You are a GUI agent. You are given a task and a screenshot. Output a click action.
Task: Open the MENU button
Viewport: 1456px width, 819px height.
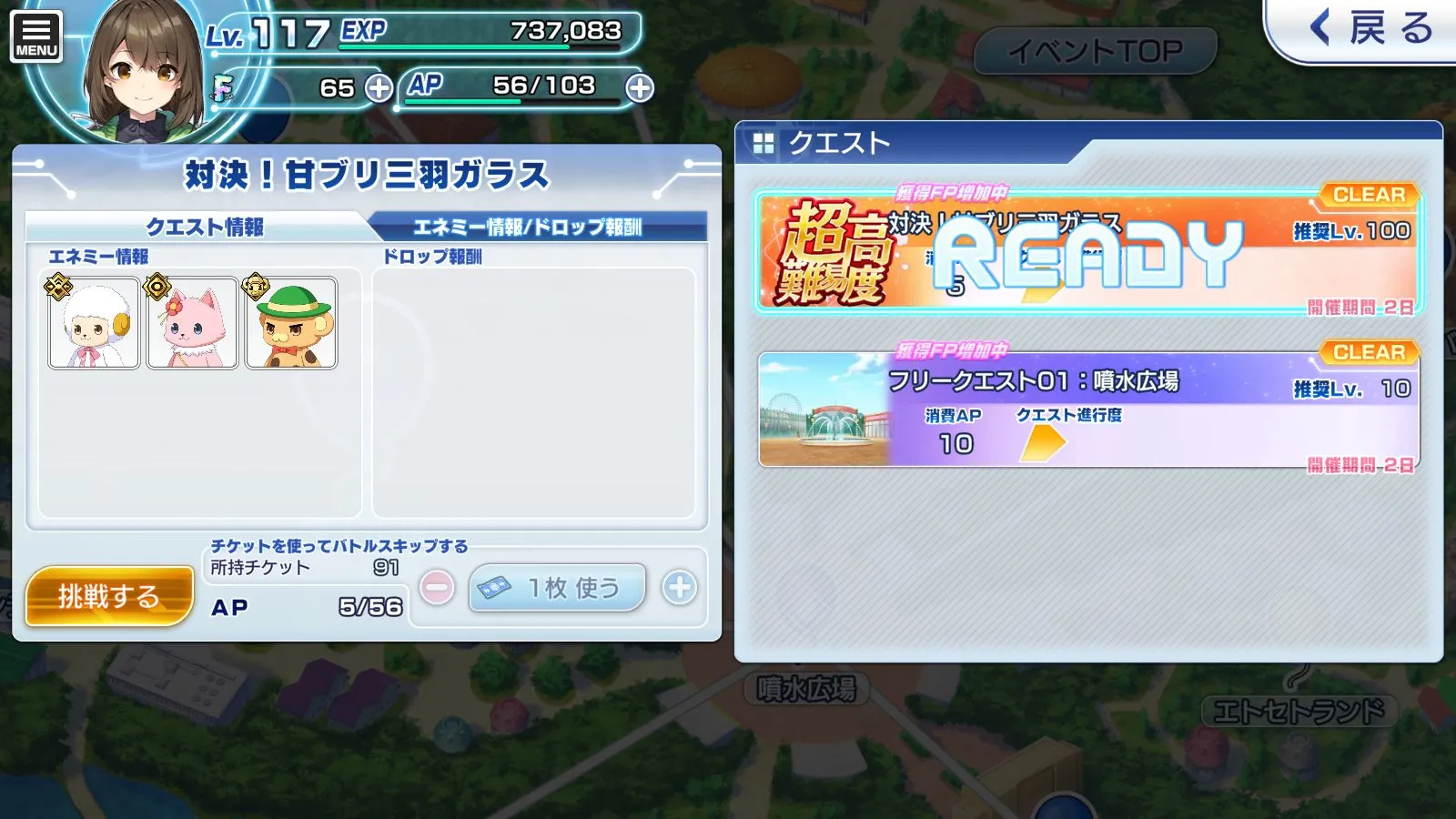(x=36, y=36)
